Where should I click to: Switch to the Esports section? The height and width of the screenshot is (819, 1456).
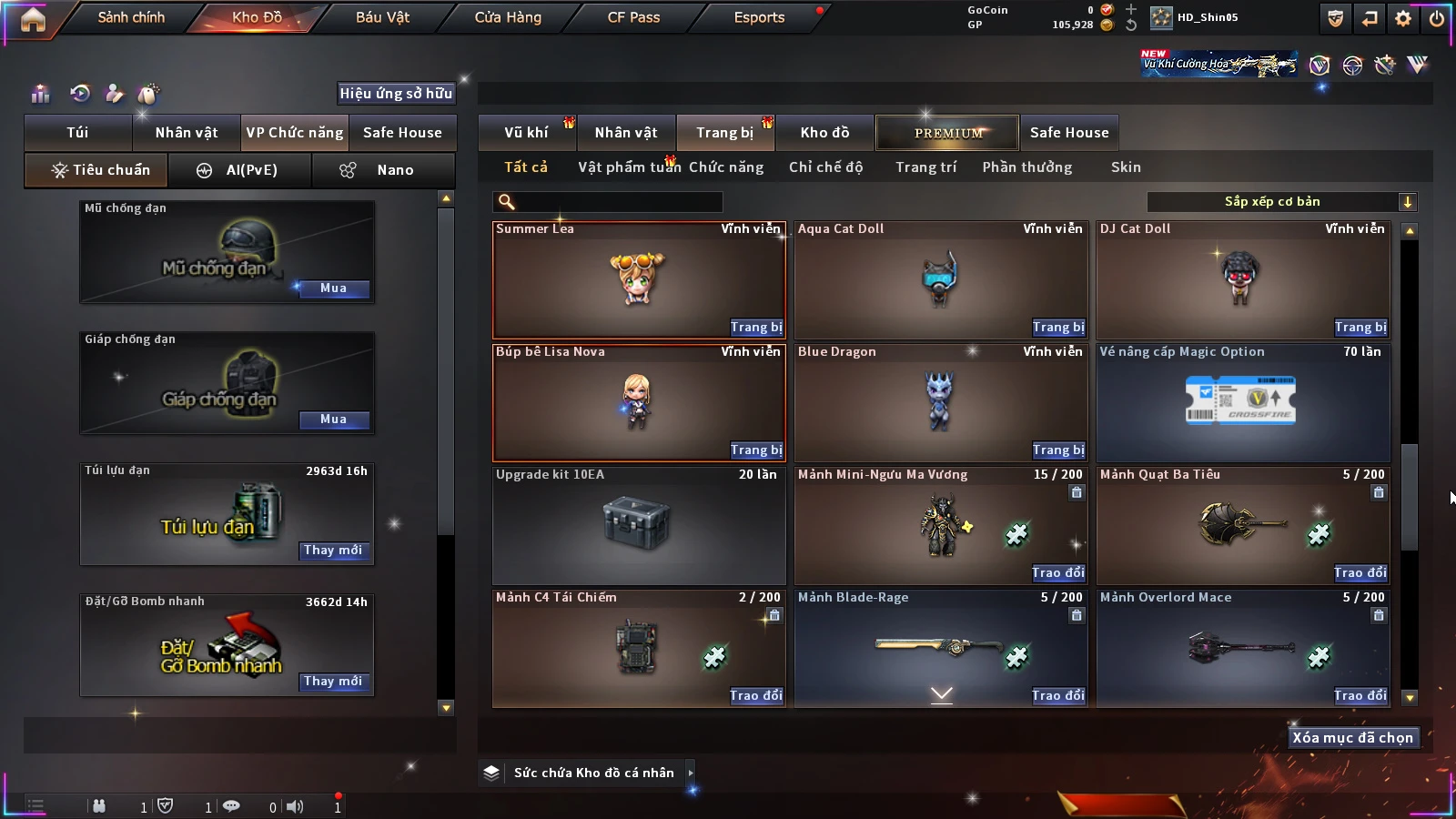759,17
